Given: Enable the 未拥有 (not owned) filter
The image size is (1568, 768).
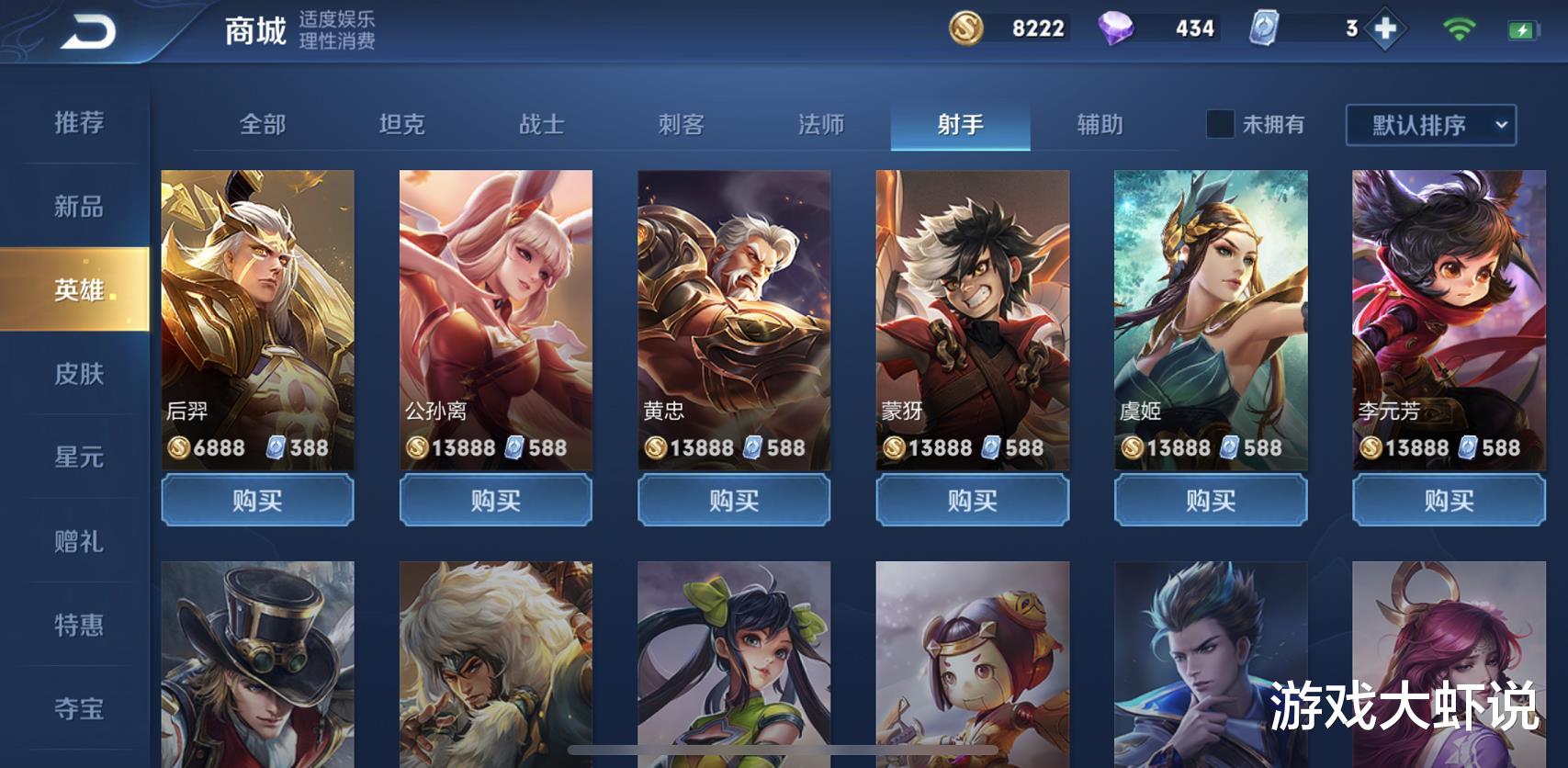Looking at the screenshot, I should tap(1222, 125).
